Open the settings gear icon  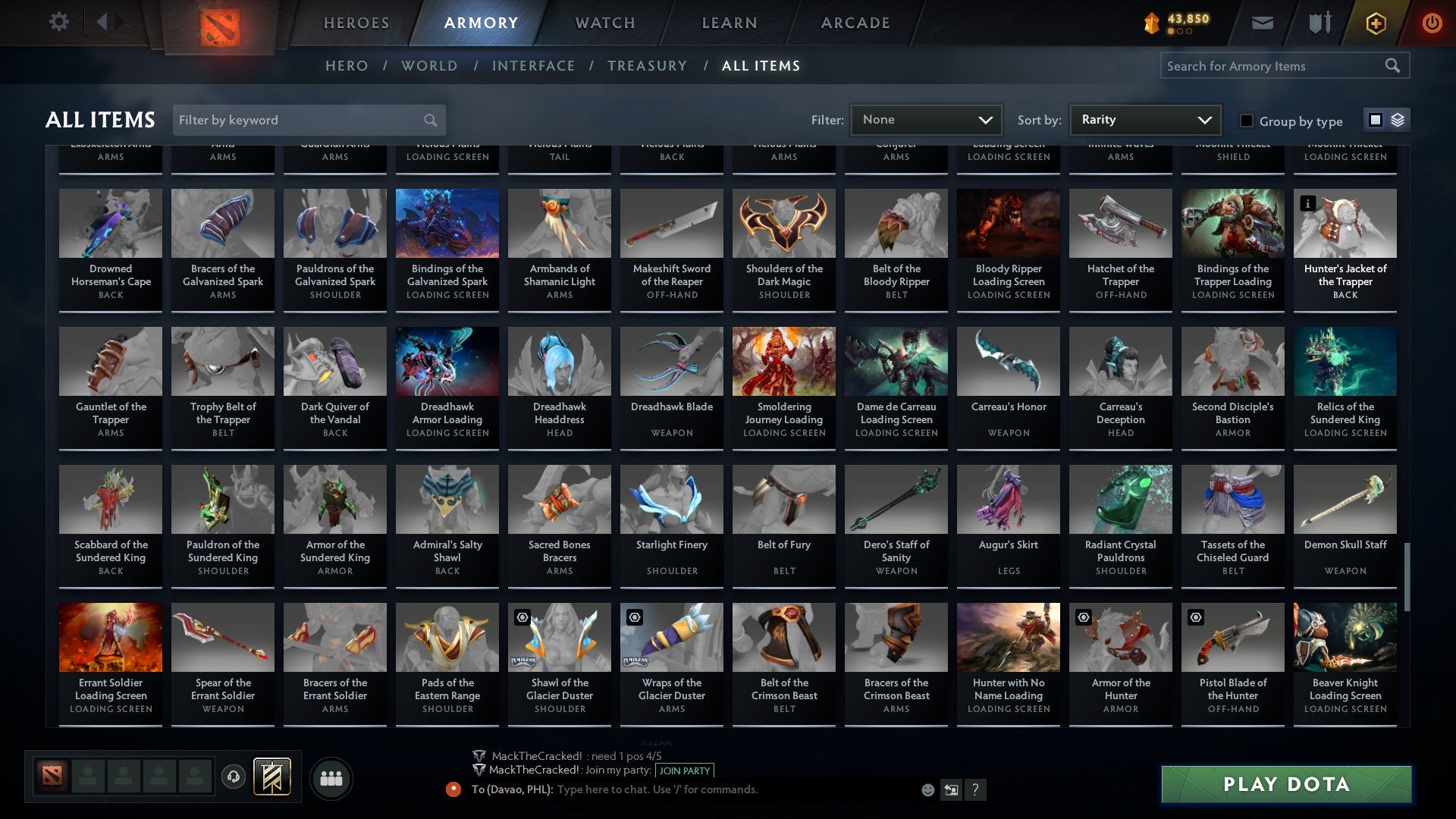tap(59, 21)
